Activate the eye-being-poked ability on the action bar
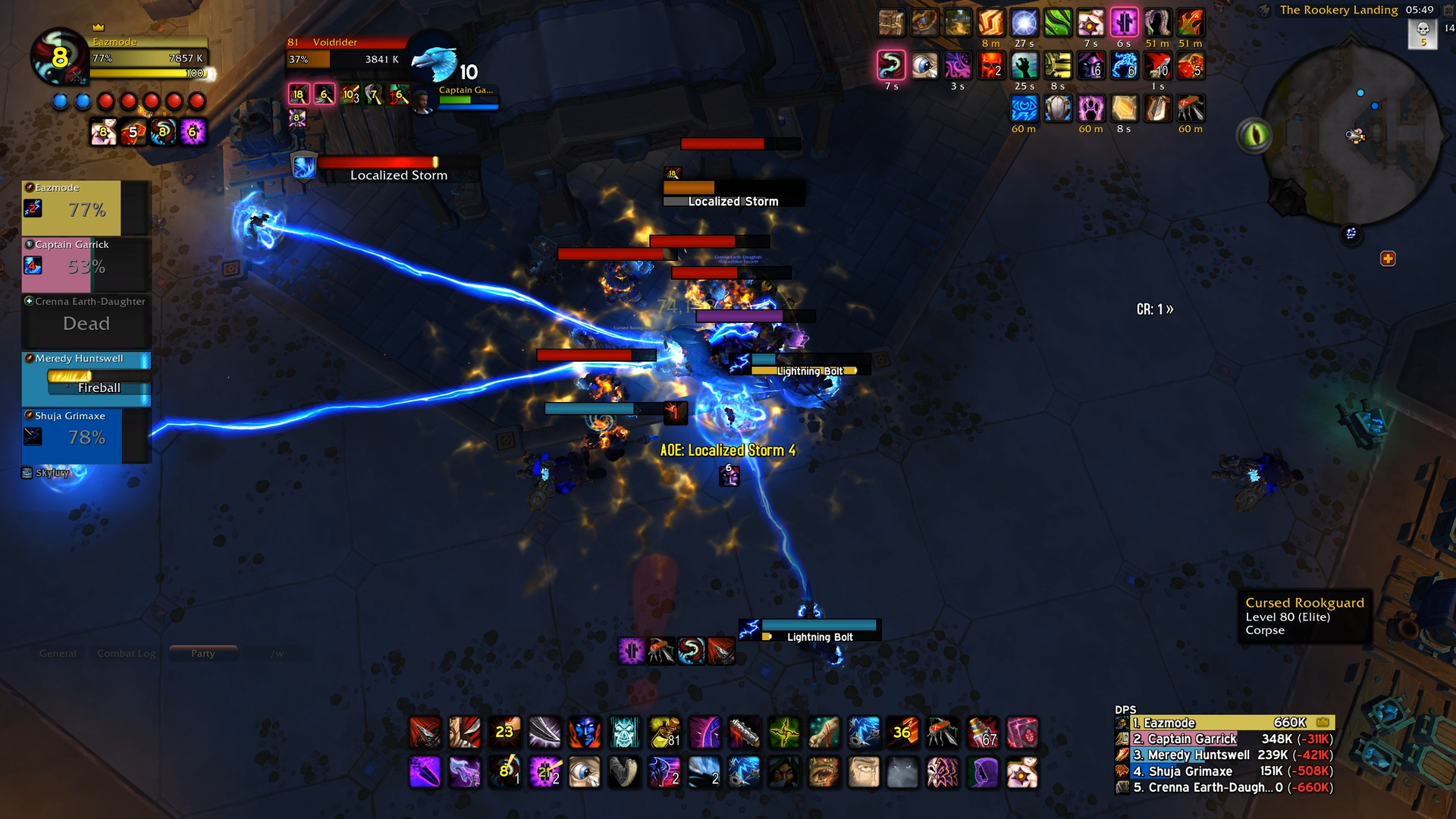Image resolution: width=1456 pixels, height=819 pixels. coord(584,772)
